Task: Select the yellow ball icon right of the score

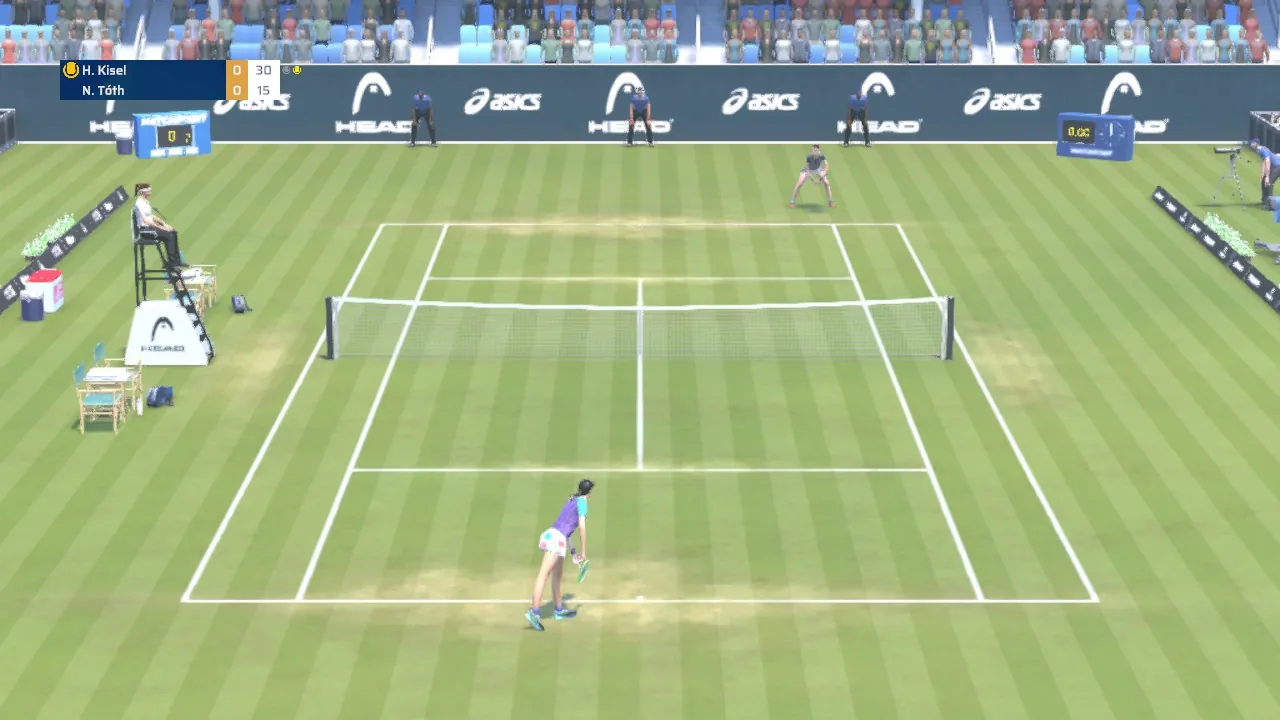Action: pyautogui.click(x=297, y=69)
